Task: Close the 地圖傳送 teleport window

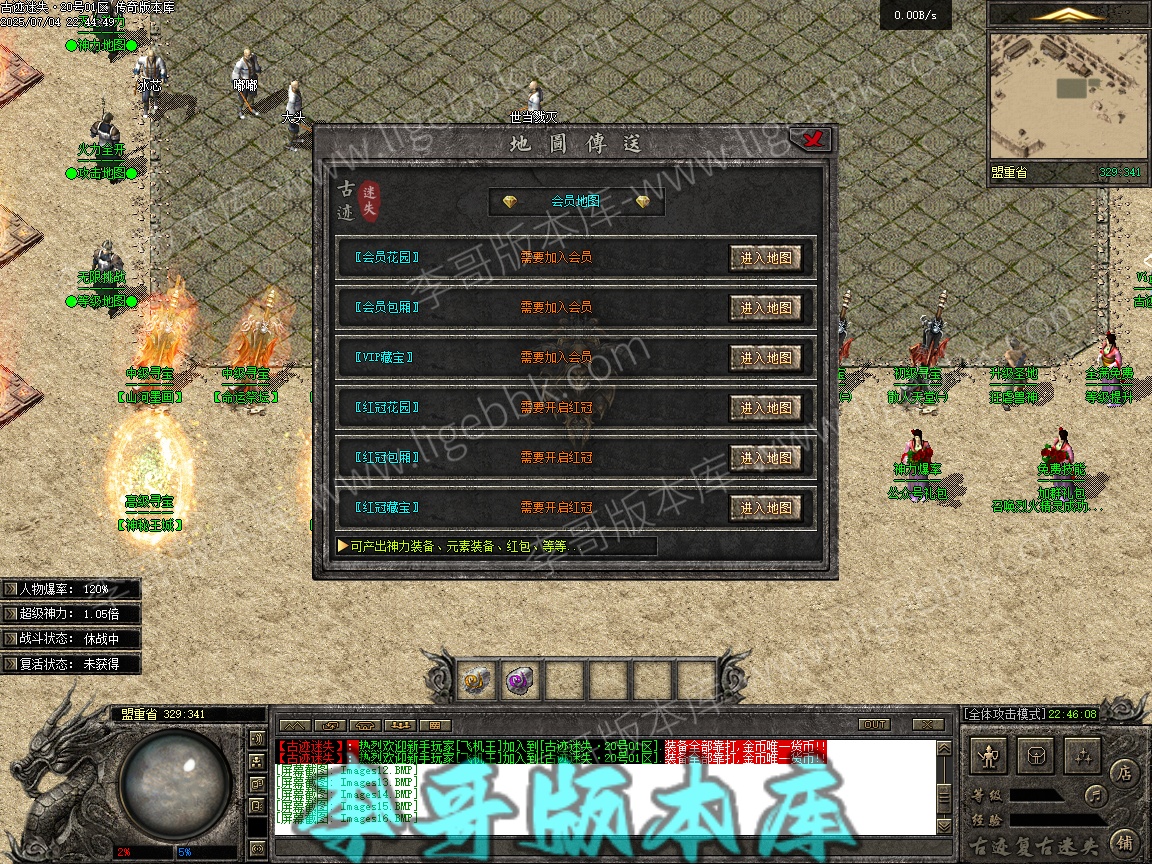Action: 815,140
